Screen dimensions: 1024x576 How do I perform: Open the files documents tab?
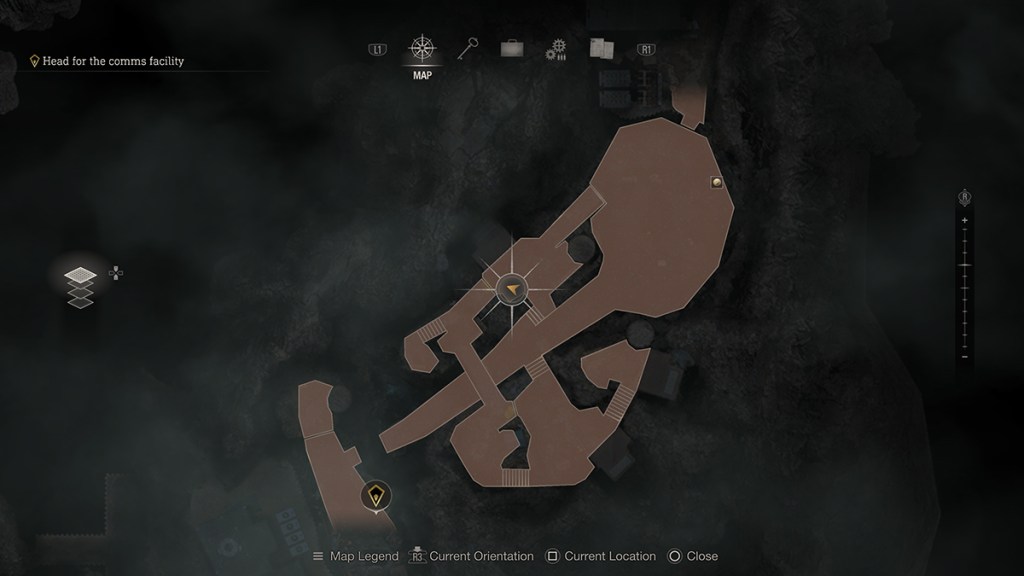(x=600, y=48)
